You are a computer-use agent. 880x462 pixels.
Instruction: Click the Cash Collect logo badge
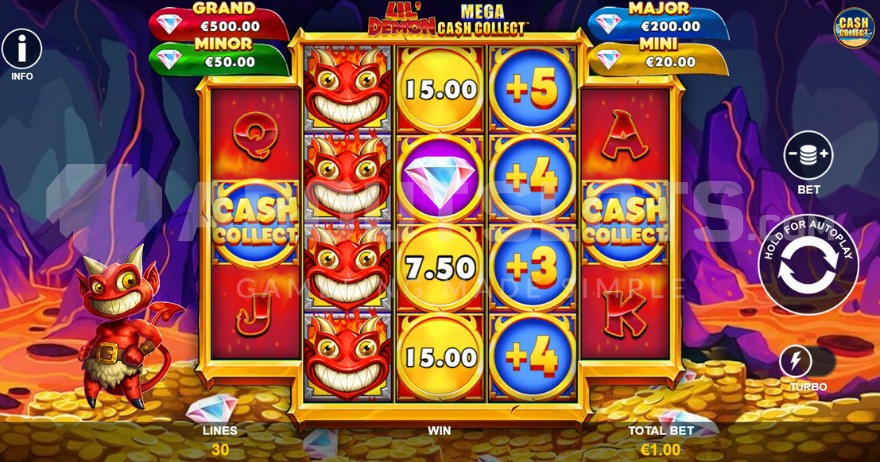(853, 28)
